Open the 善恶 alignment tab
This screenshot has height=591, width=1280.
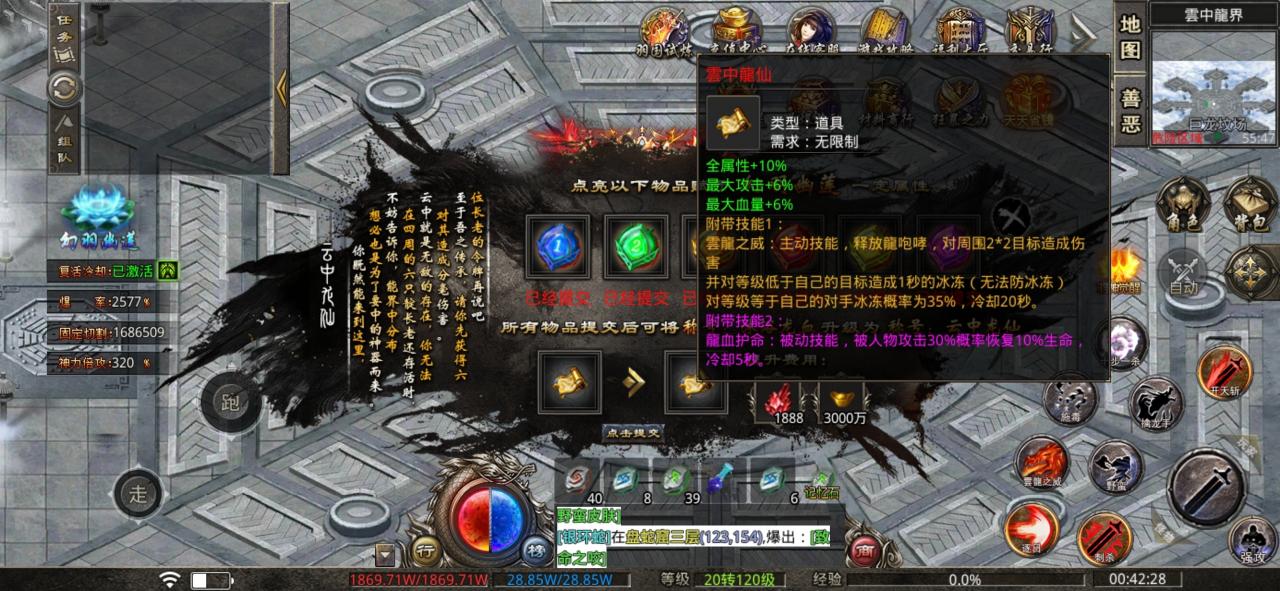[1130, 112]
